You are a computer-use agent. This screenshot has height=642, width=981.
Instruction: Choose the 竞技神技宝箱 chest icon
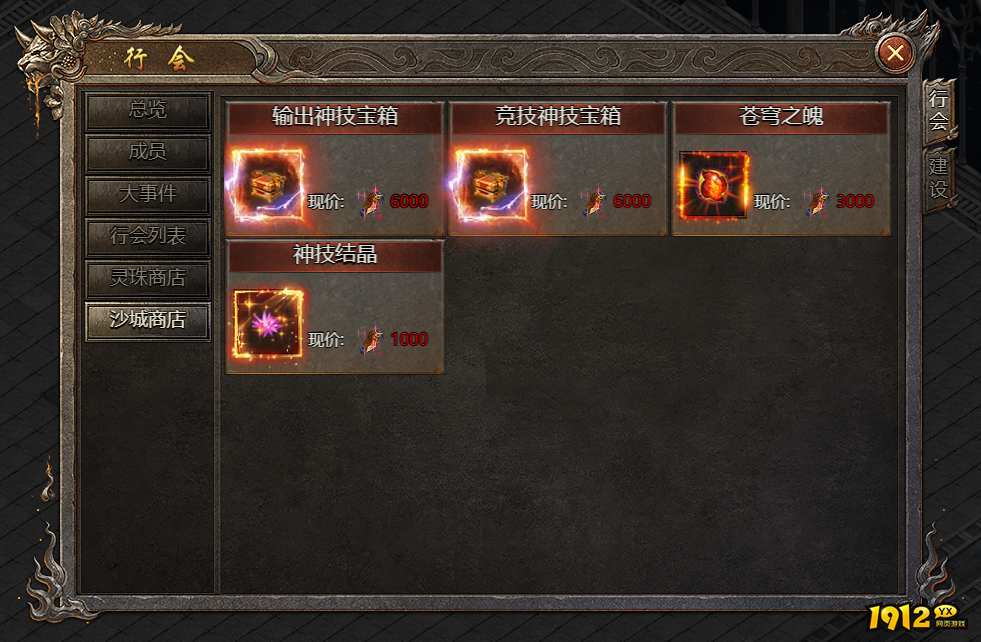(x=490, y=186)
